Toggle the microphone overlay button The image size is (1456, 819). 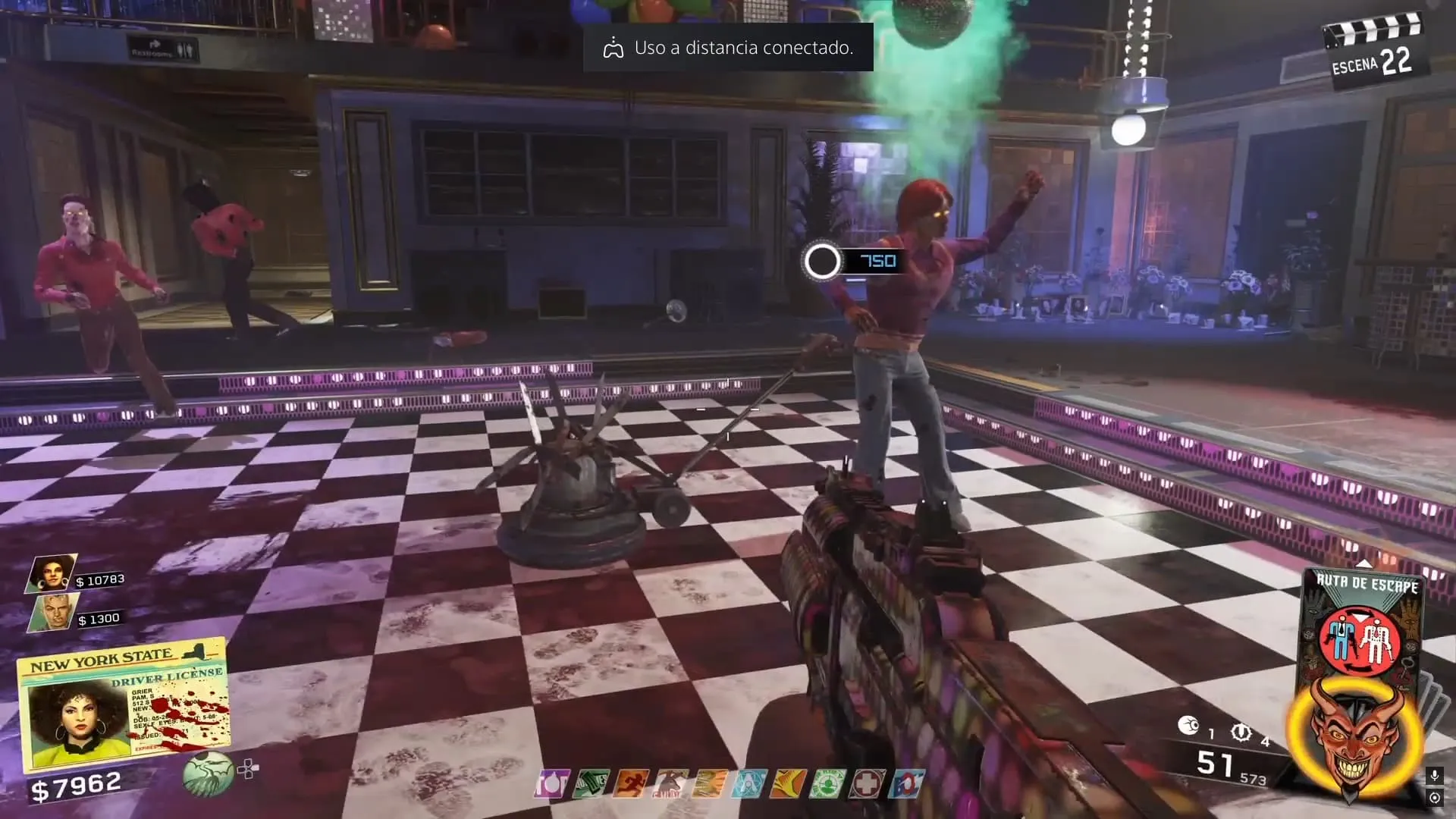(1433, 776)
